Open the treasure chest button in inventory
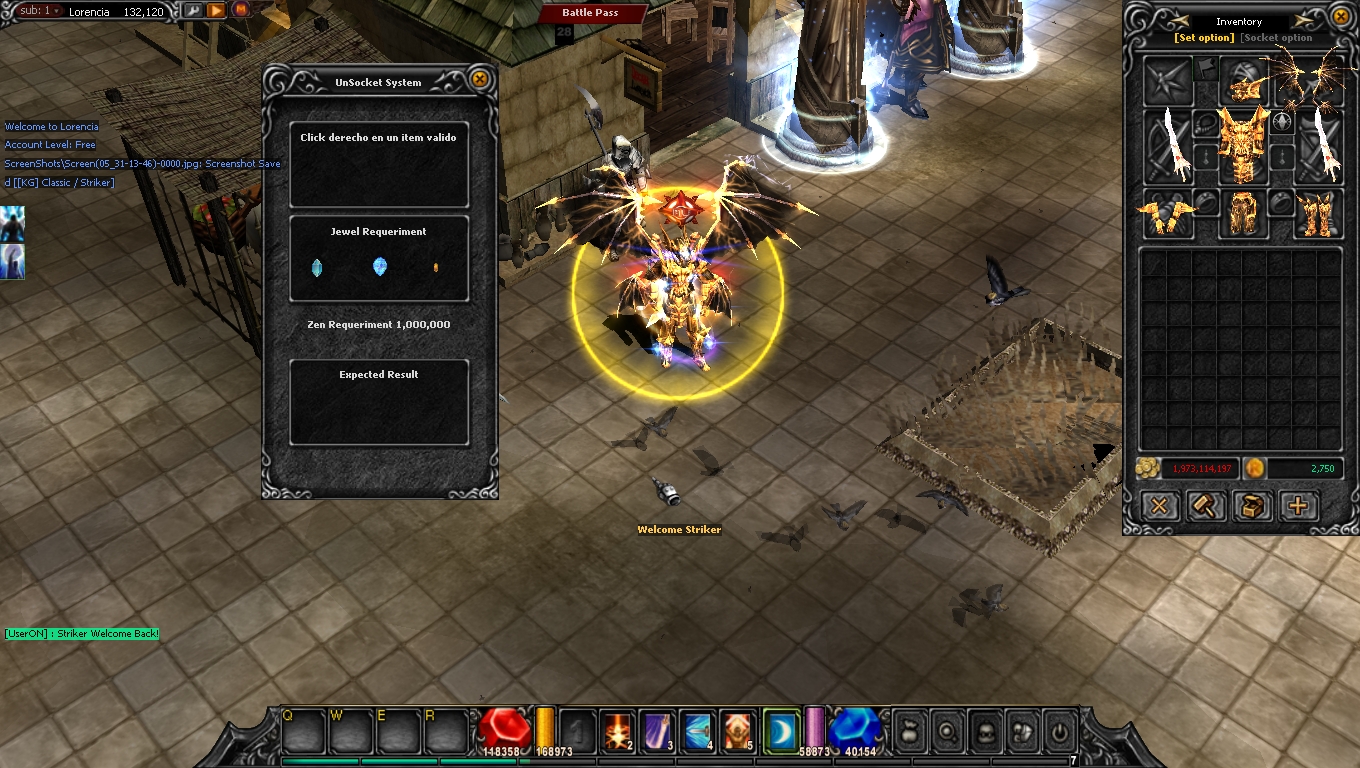Image resolution: width=1360 pixels, height=768 pixels. point(1251,506)
